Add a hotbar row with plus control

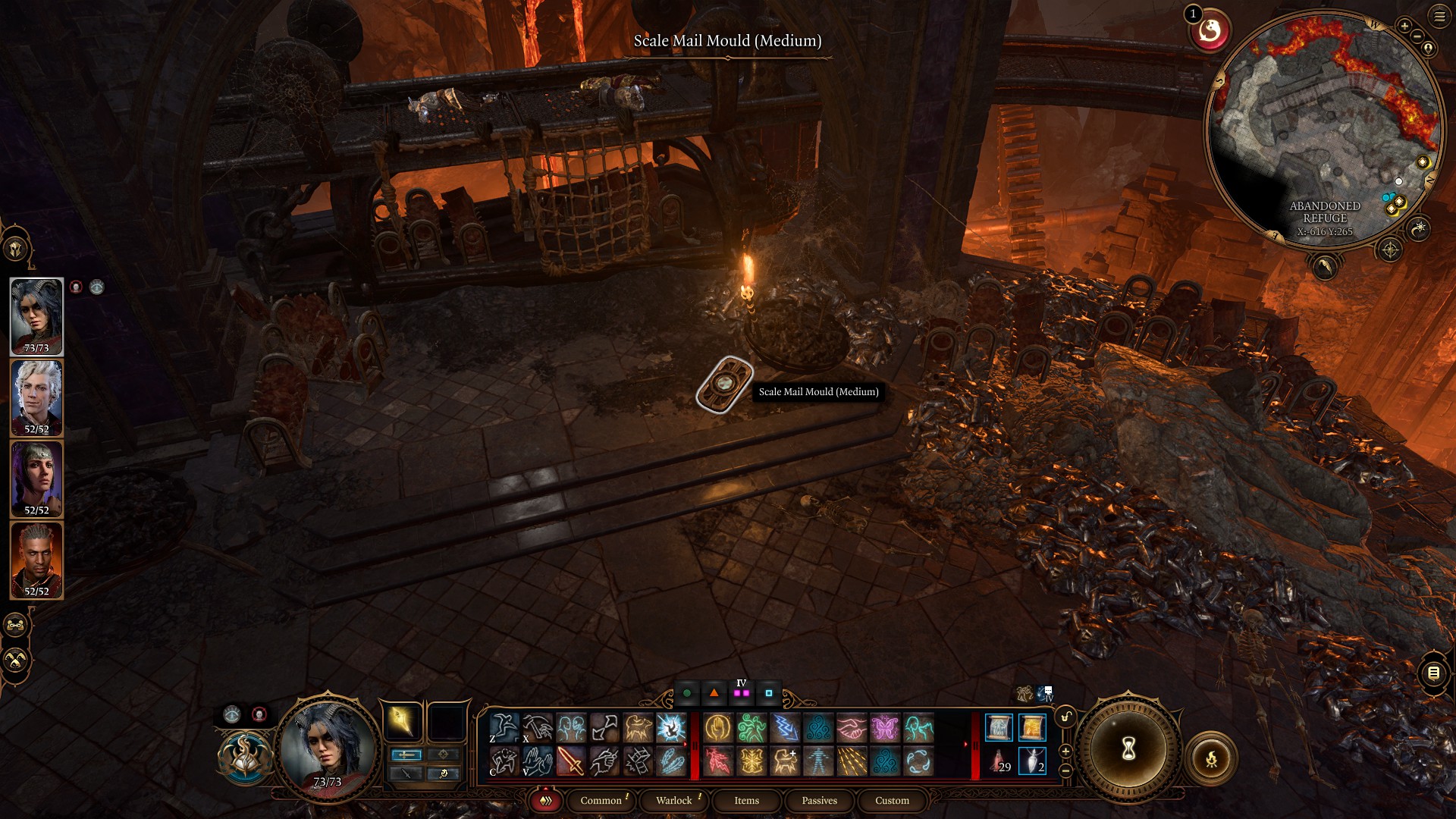pos(1065,752)
